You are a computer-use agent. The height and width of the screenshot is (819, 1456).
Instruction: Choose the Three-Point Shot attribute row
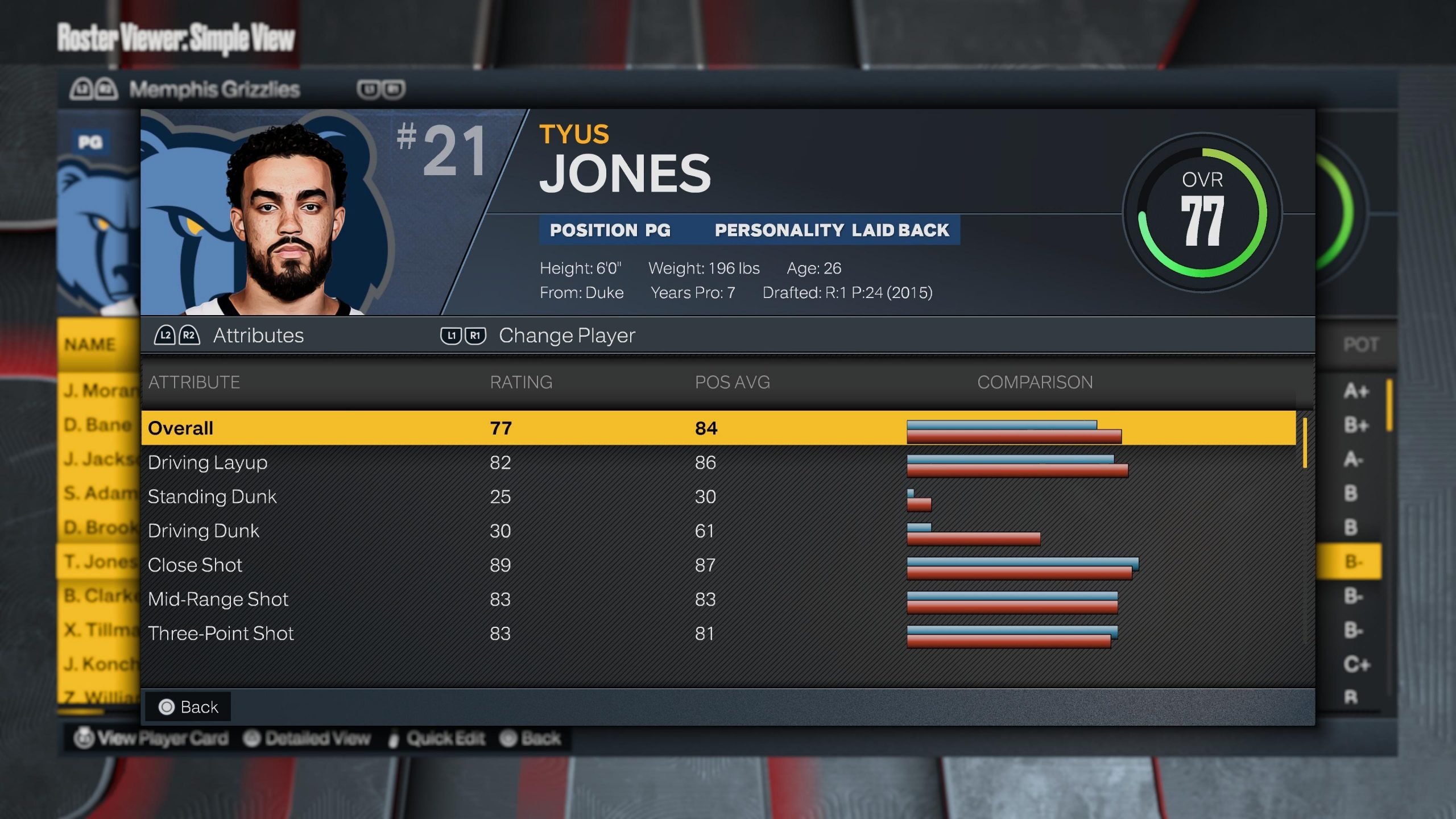pos(718,633)
